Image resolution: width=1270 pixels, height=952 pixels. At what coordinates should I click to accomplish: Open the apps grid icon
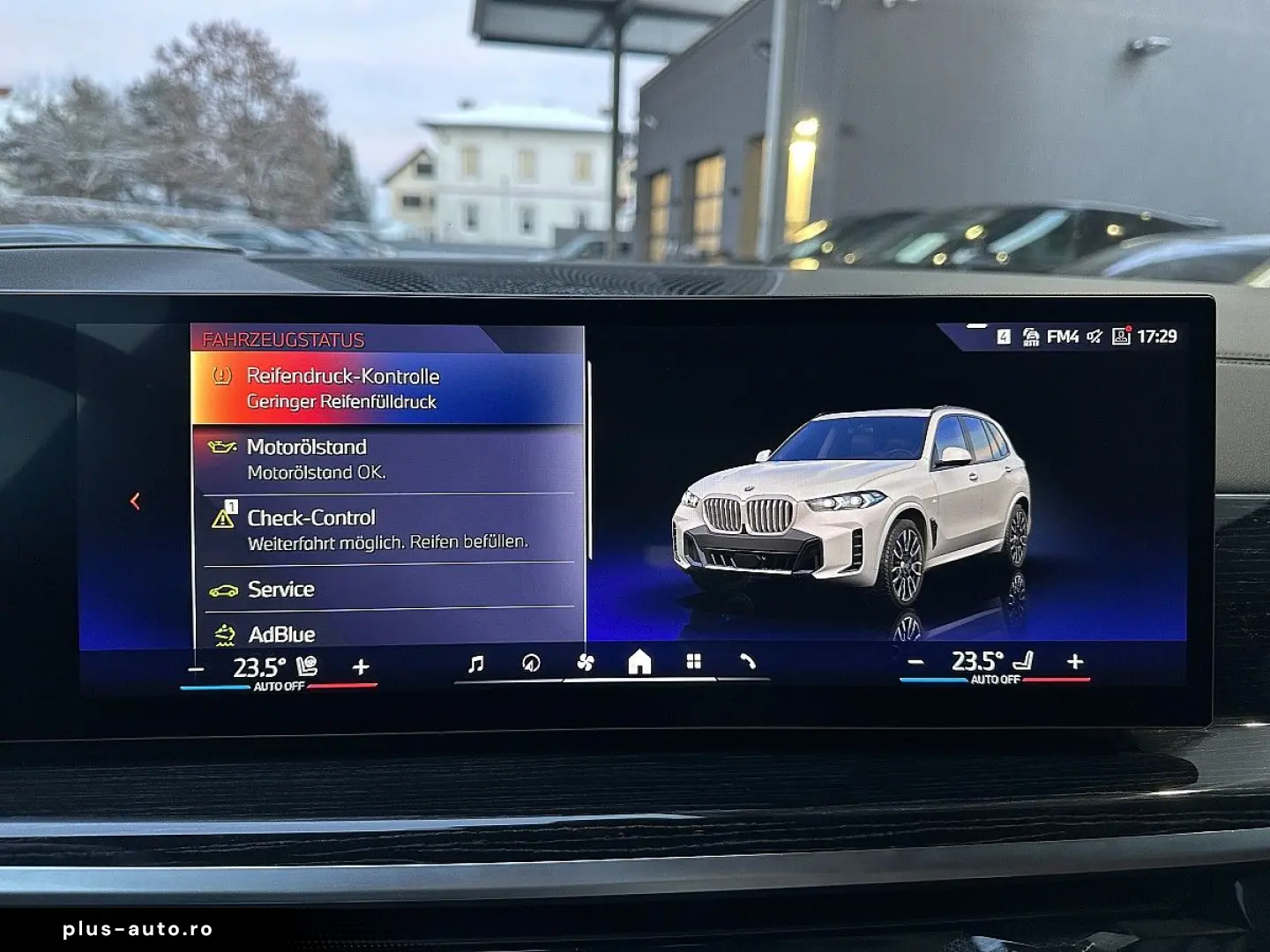(693, 661)
